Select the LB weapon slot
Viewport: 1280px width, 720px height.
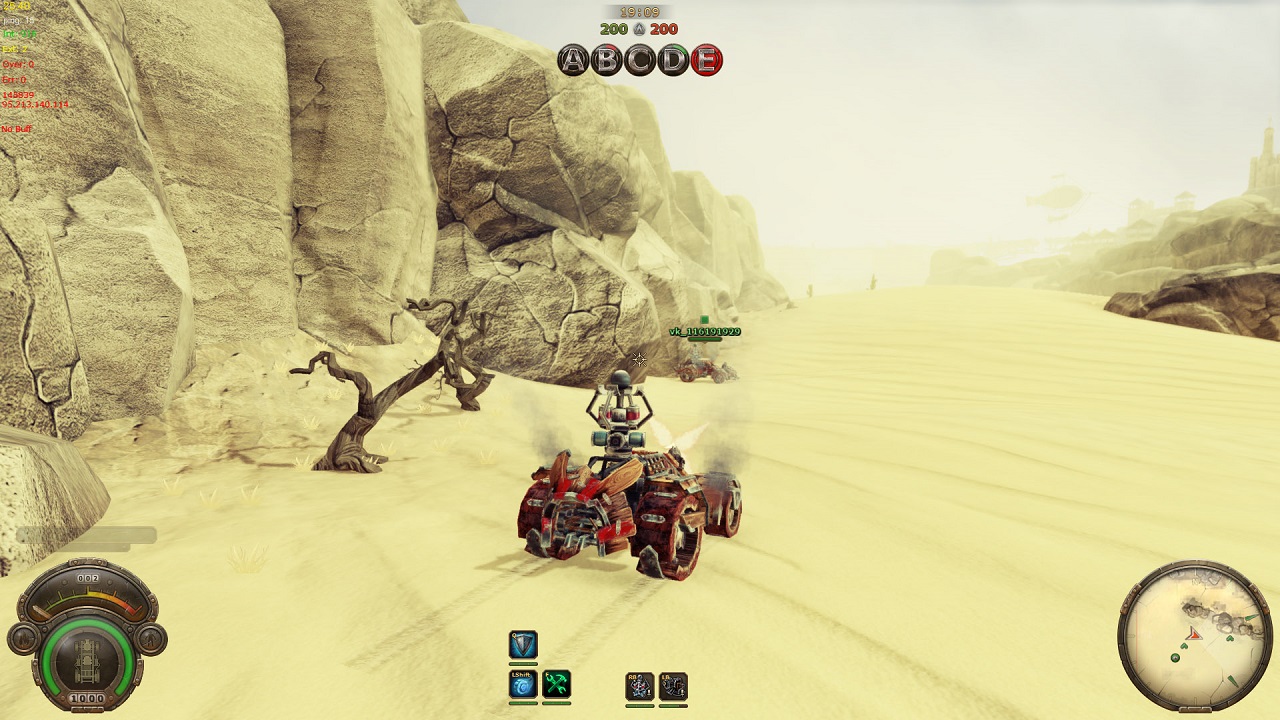pyautogui.click(x=673, y=686)
